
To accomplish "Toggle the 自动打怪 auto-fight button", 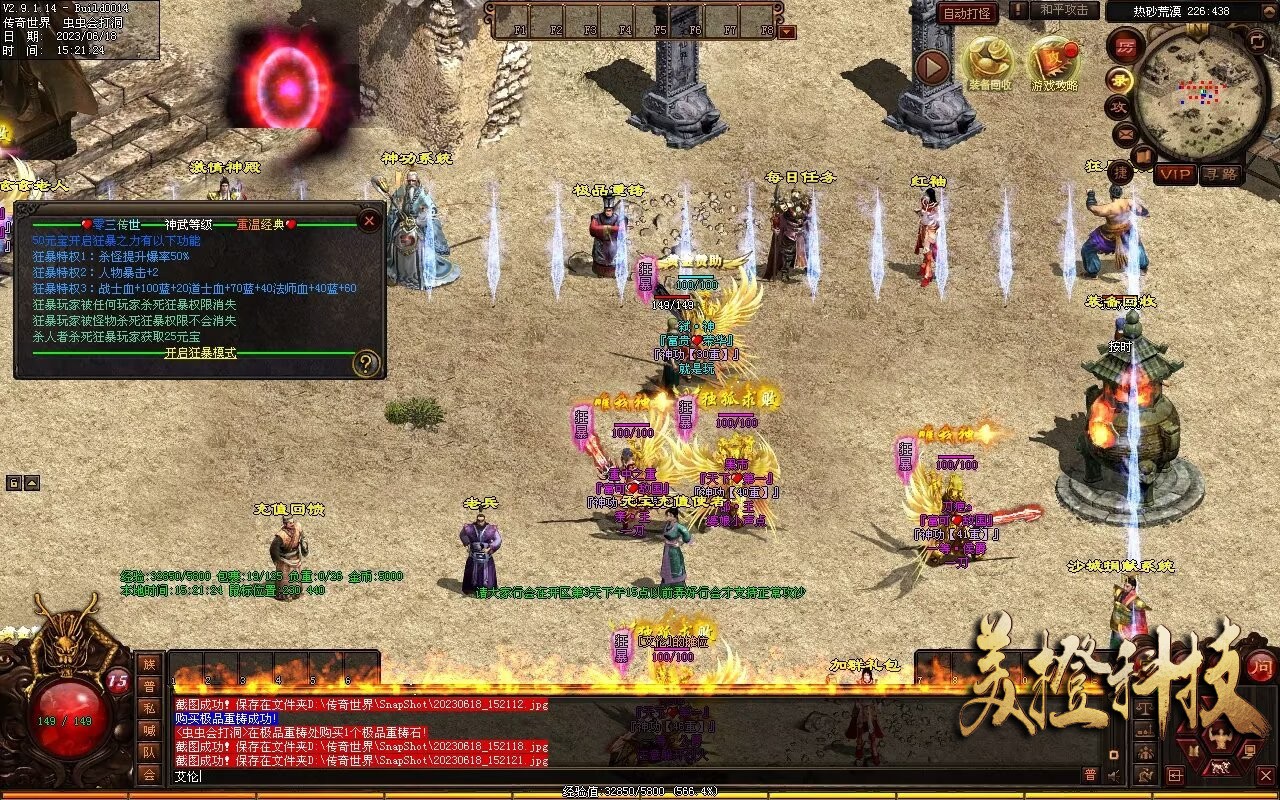I will tap(968, 13).
